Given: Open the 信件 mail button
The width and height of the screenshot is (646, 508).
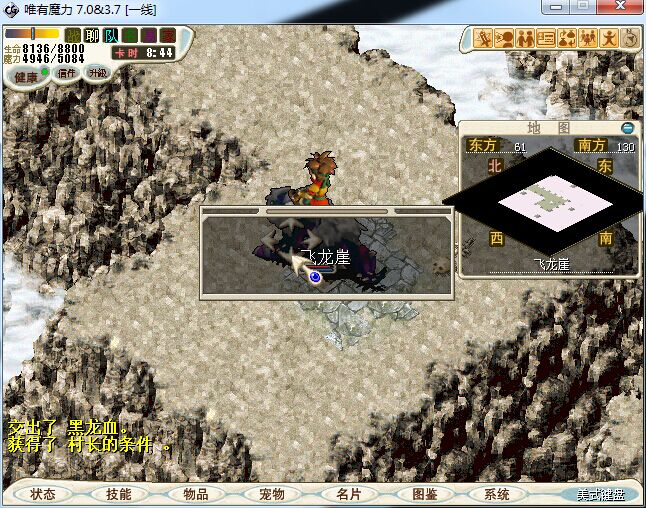Looking at the screenshot, I should tap(68, 73).
